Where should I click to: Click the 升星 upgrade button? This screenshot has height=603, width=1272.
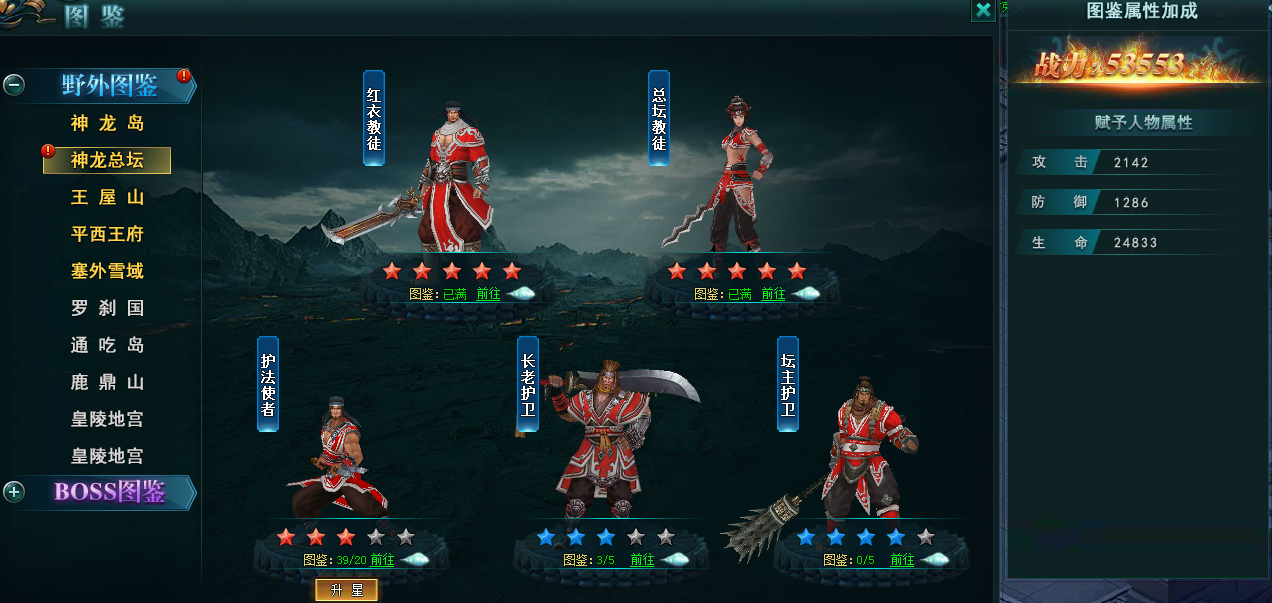[346, 590]
